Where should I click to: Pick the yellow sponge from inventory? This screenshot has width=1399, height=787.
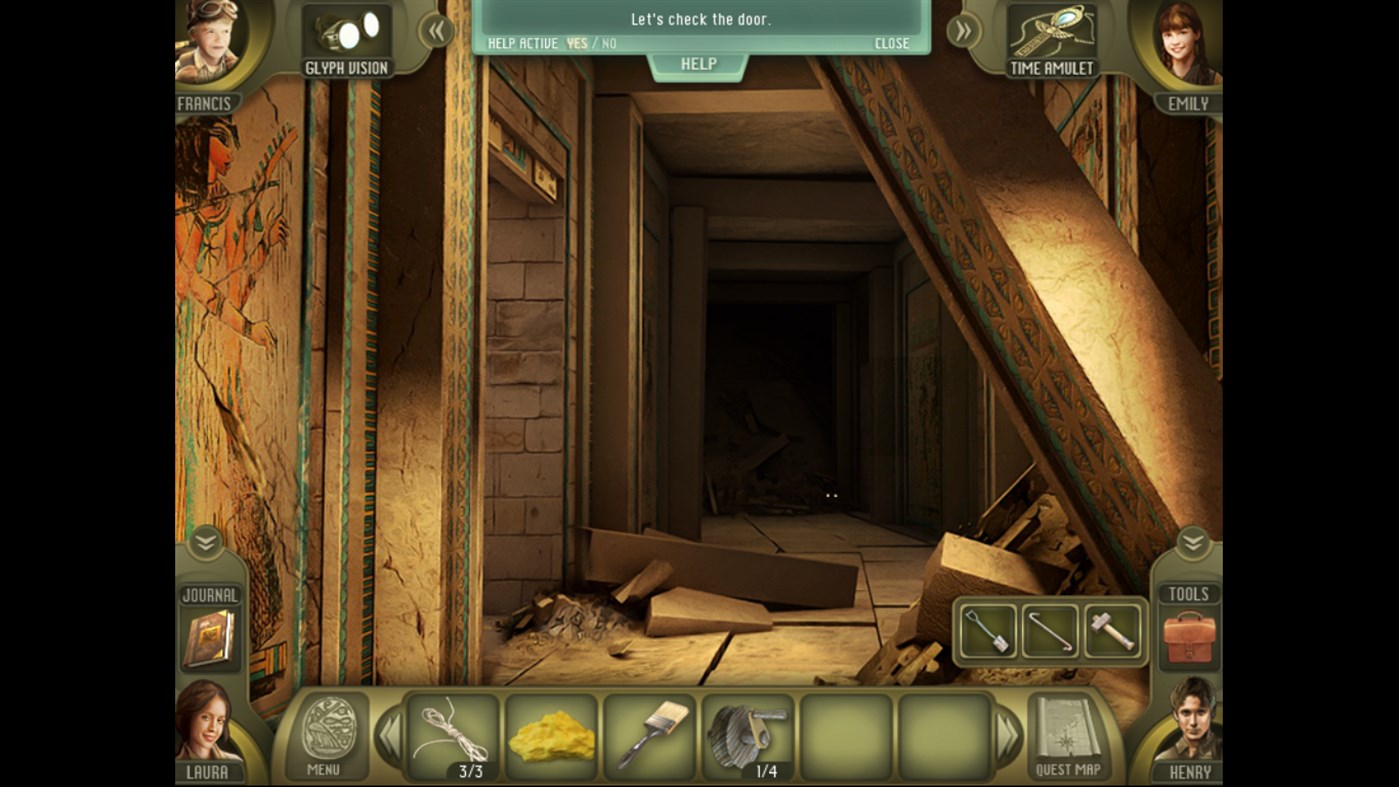(552, 735)
